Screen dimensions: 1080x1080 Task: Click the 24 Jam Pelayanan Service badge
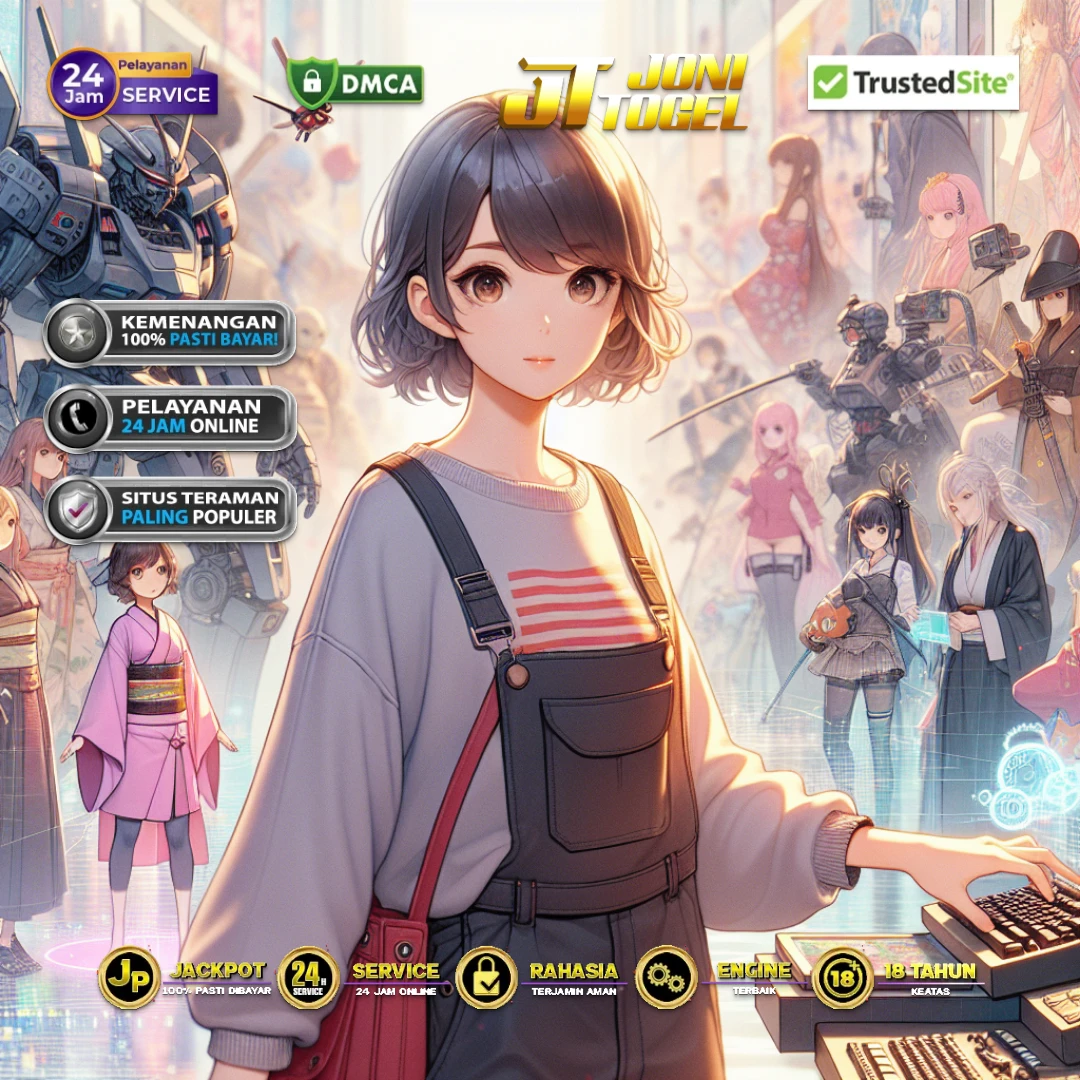point(133,83)
